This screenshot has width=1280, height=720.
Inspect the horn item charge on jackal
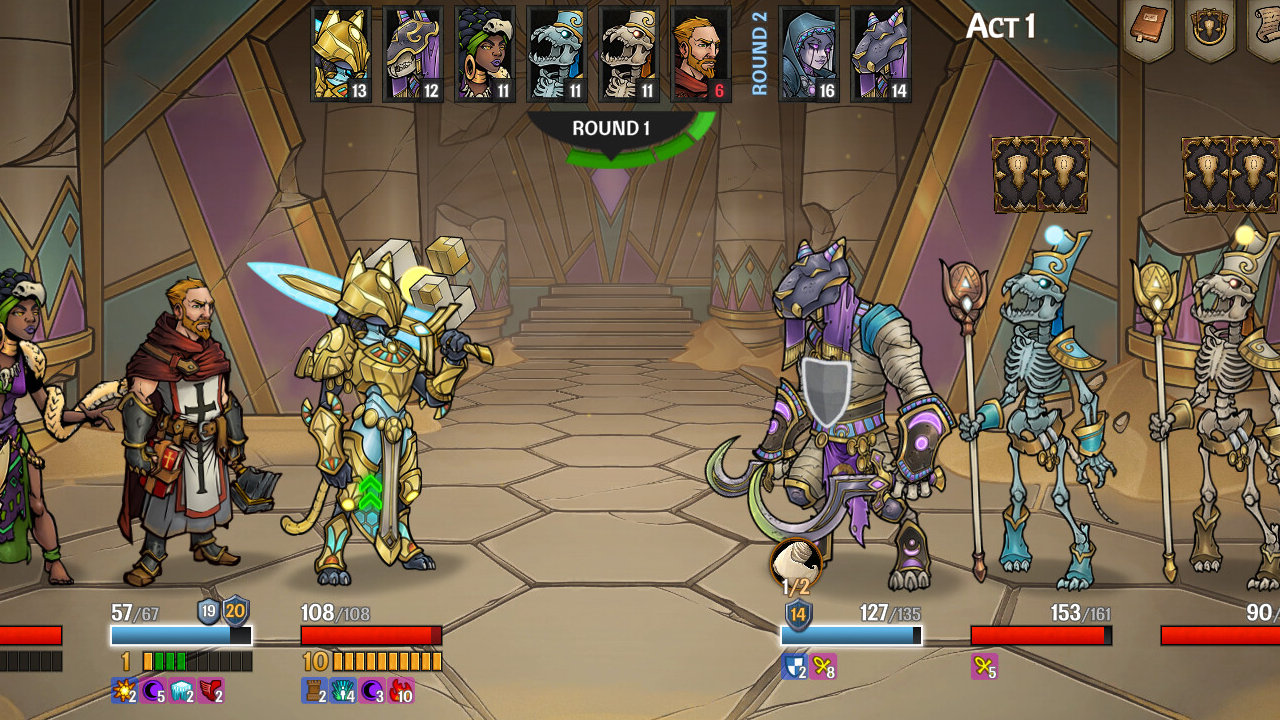[796, 565]
